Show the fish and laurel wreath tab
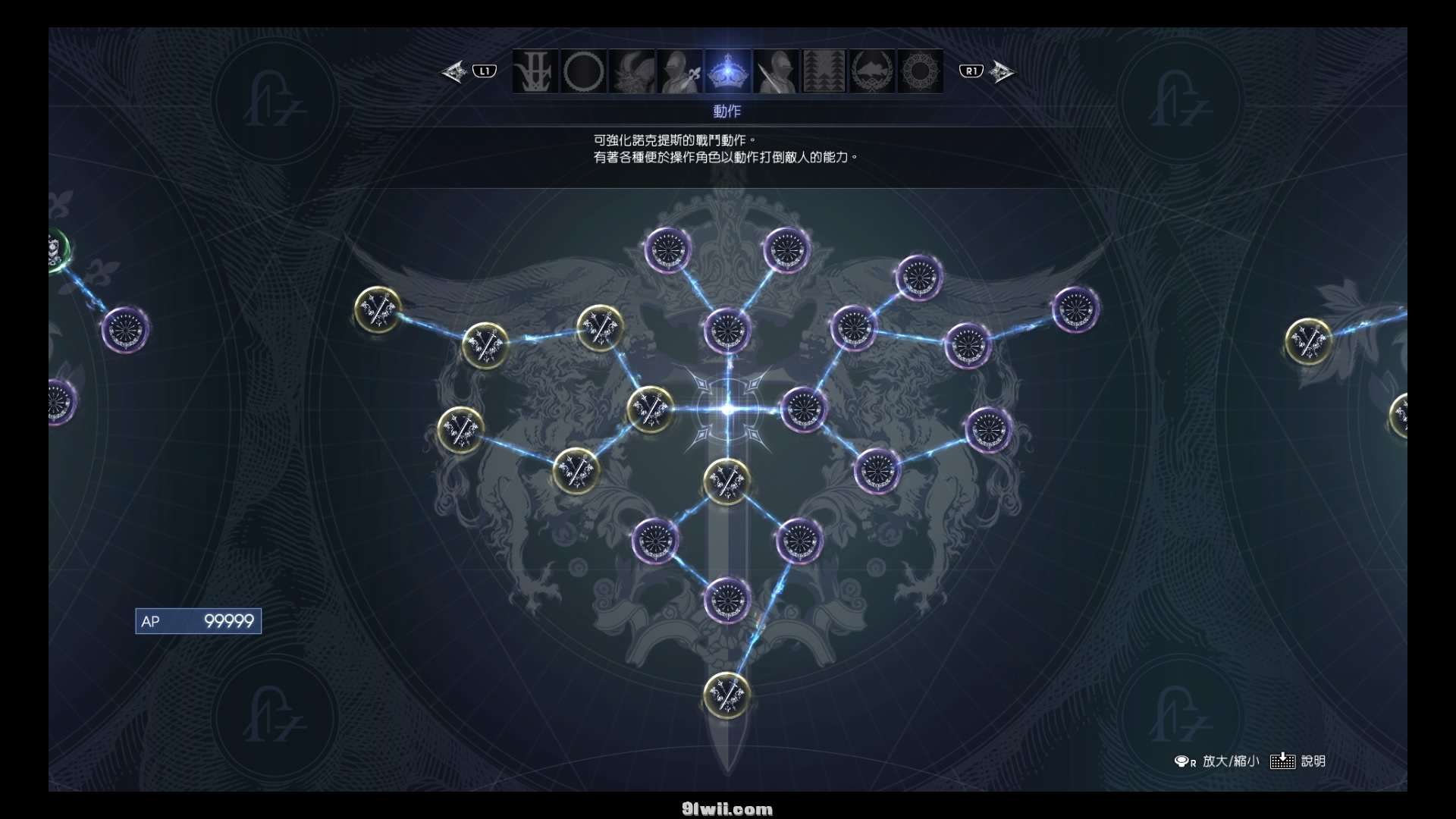Image resolution: width=1456 pixels, height=819 pixels. 872,72
